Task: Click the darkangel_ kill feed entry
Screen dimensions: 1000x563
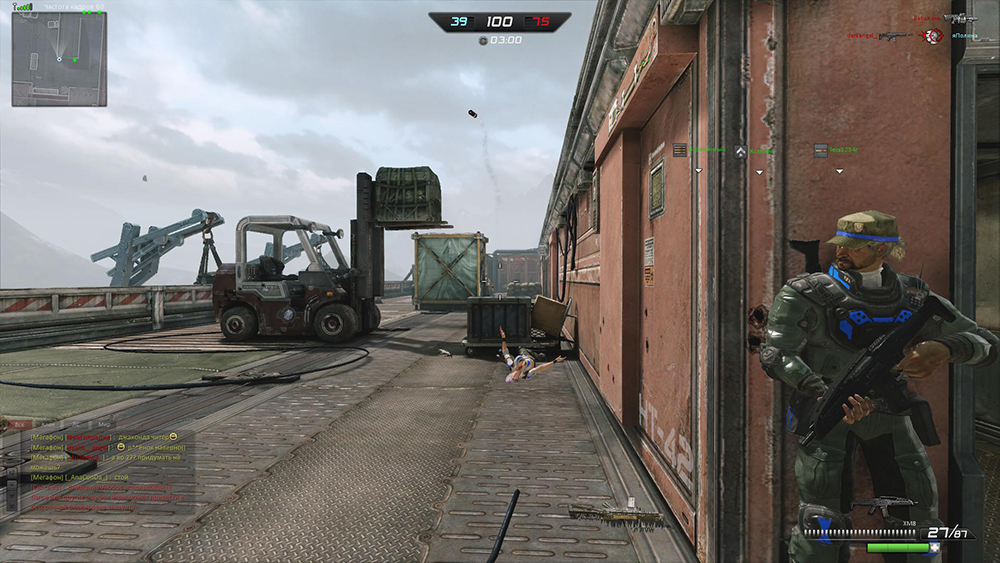Action: [862, 36]
